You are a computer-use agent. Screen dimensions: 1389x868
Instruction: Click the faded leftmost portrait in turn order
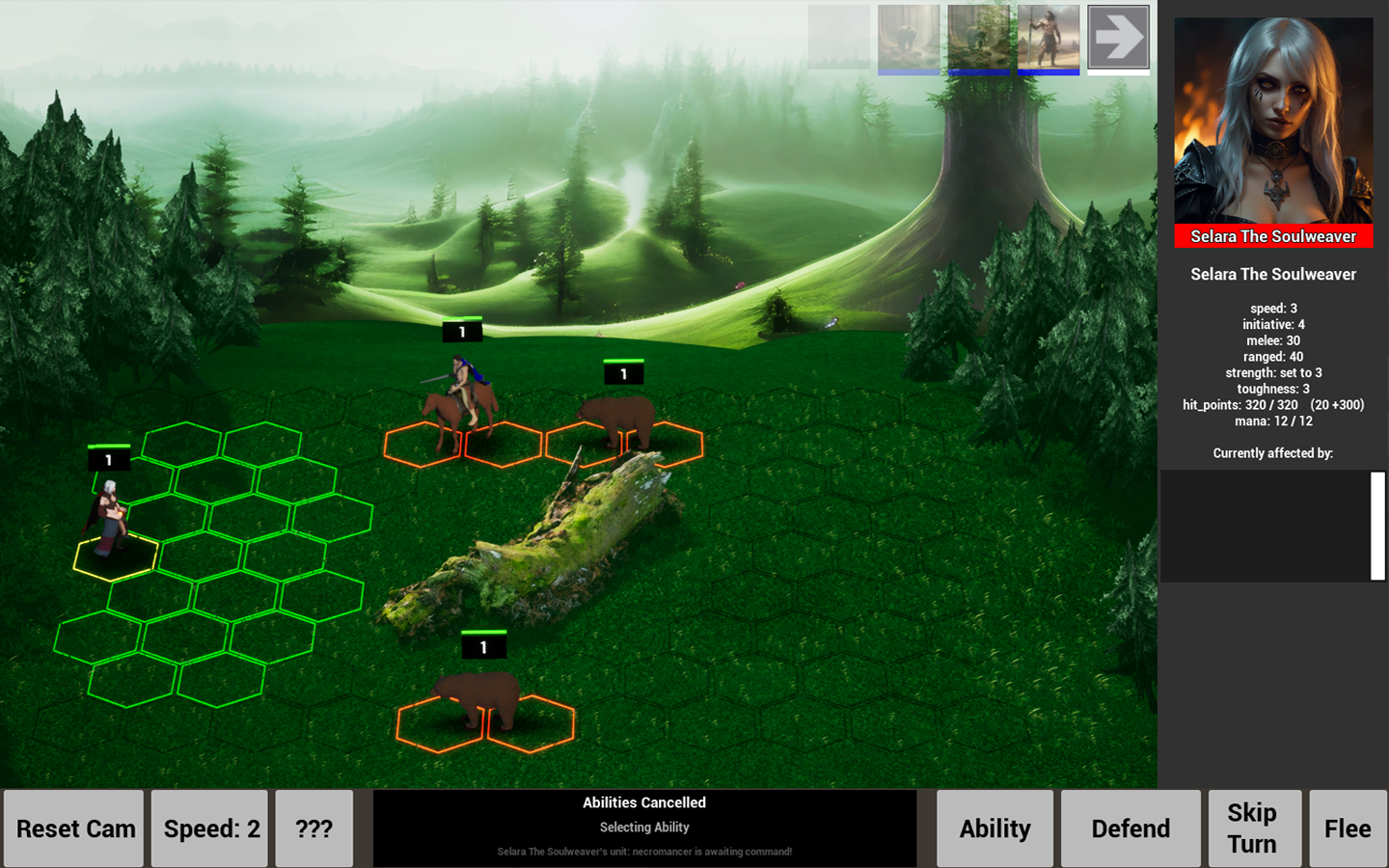(x=838, y=39)
